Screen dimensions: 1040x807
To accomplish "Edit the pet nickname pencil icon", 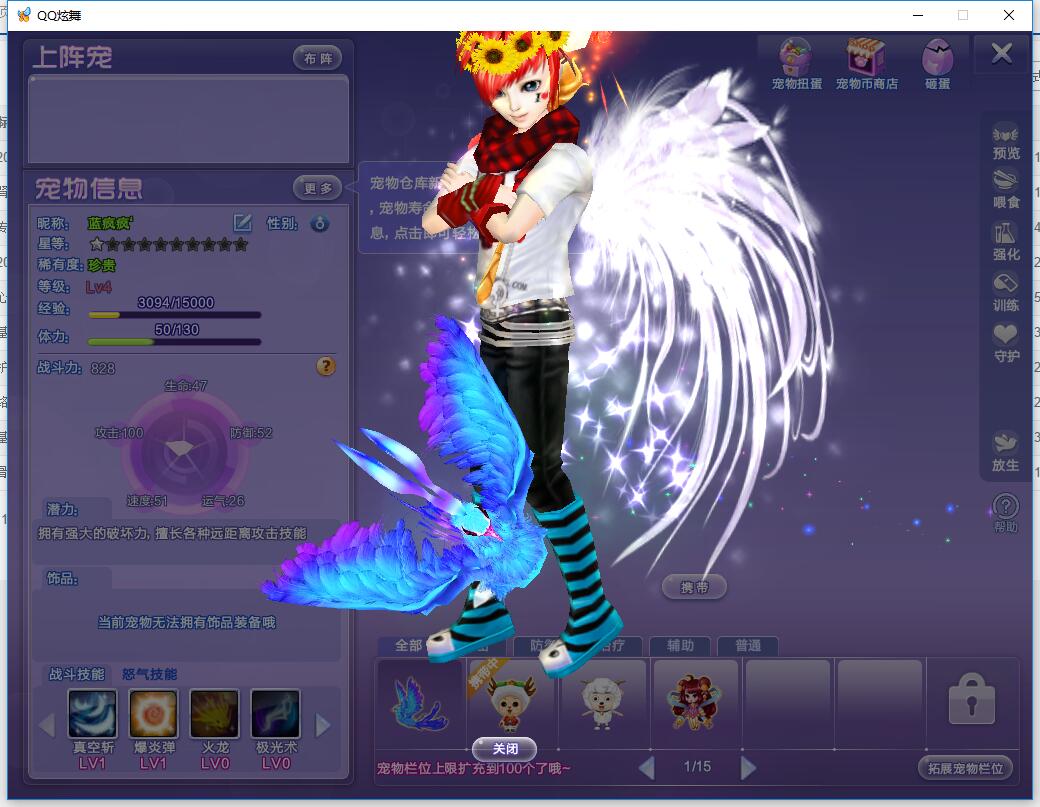I will [242, 222].
